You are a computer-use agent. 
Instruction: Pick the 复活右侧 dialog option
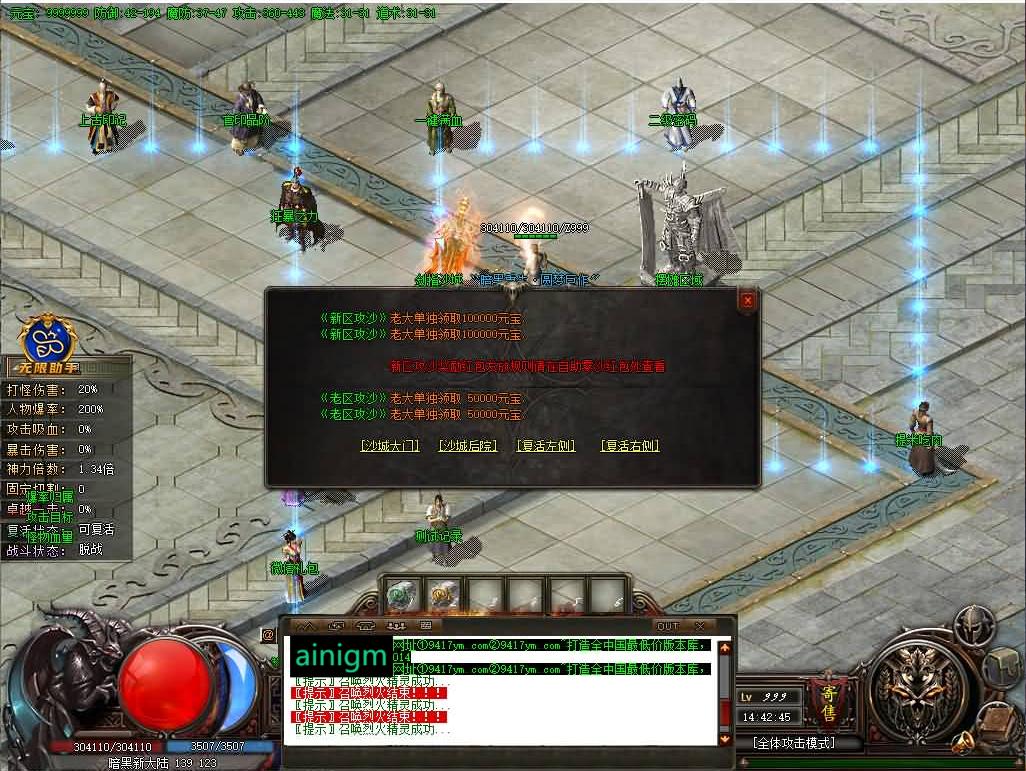630,446
